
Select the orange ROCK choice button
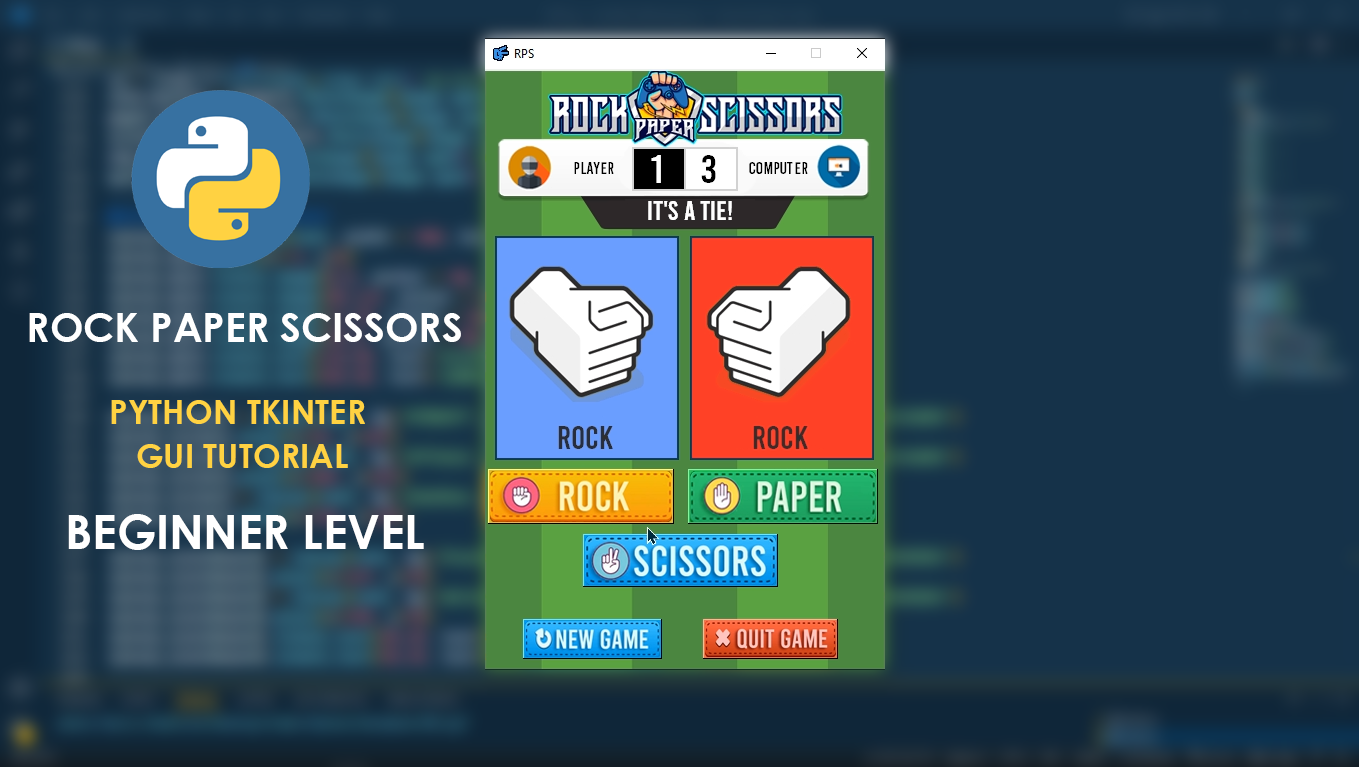tap(580, 495)
